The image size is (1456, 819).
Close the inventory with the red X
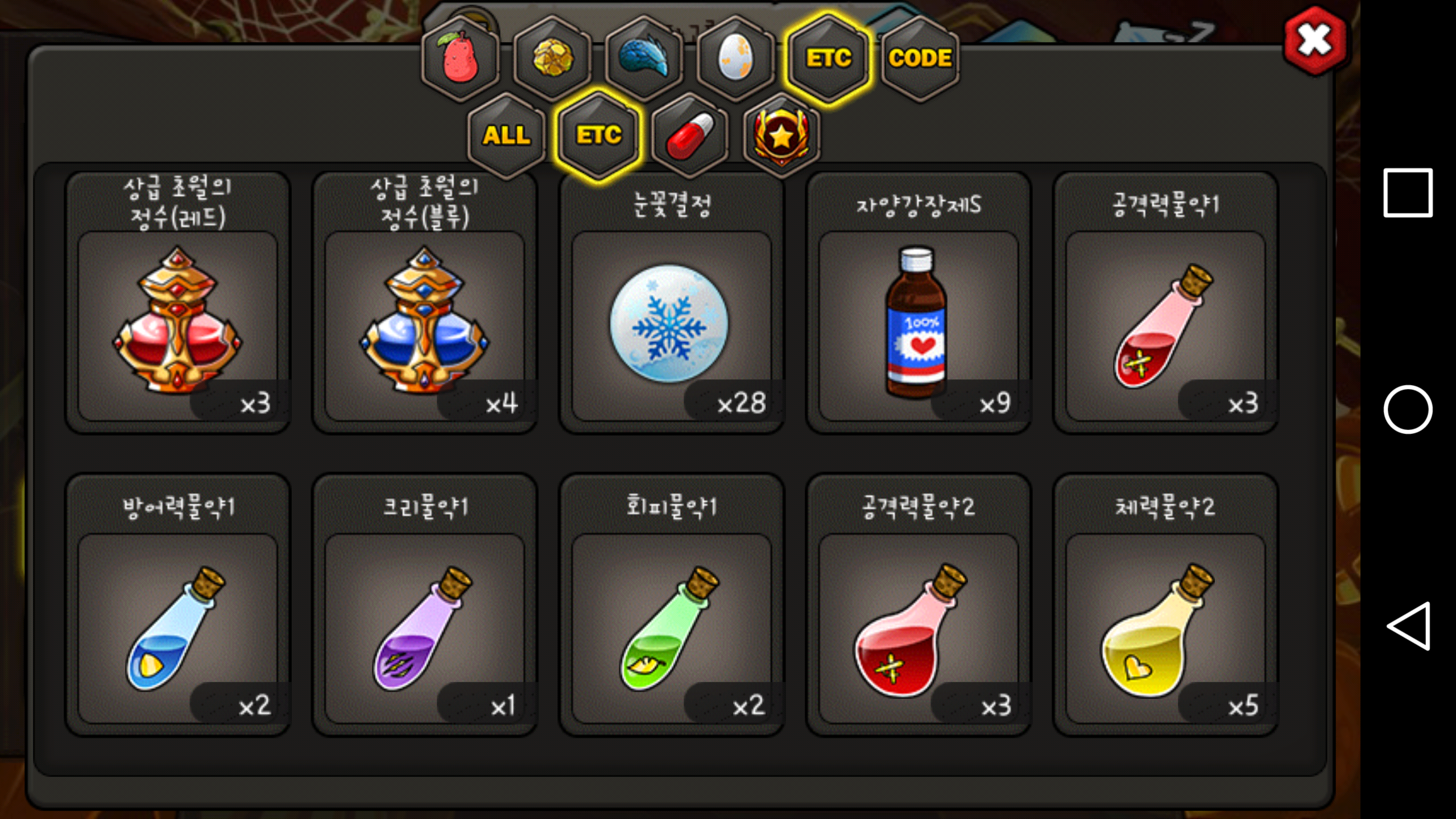click(x=1314, y=41)
